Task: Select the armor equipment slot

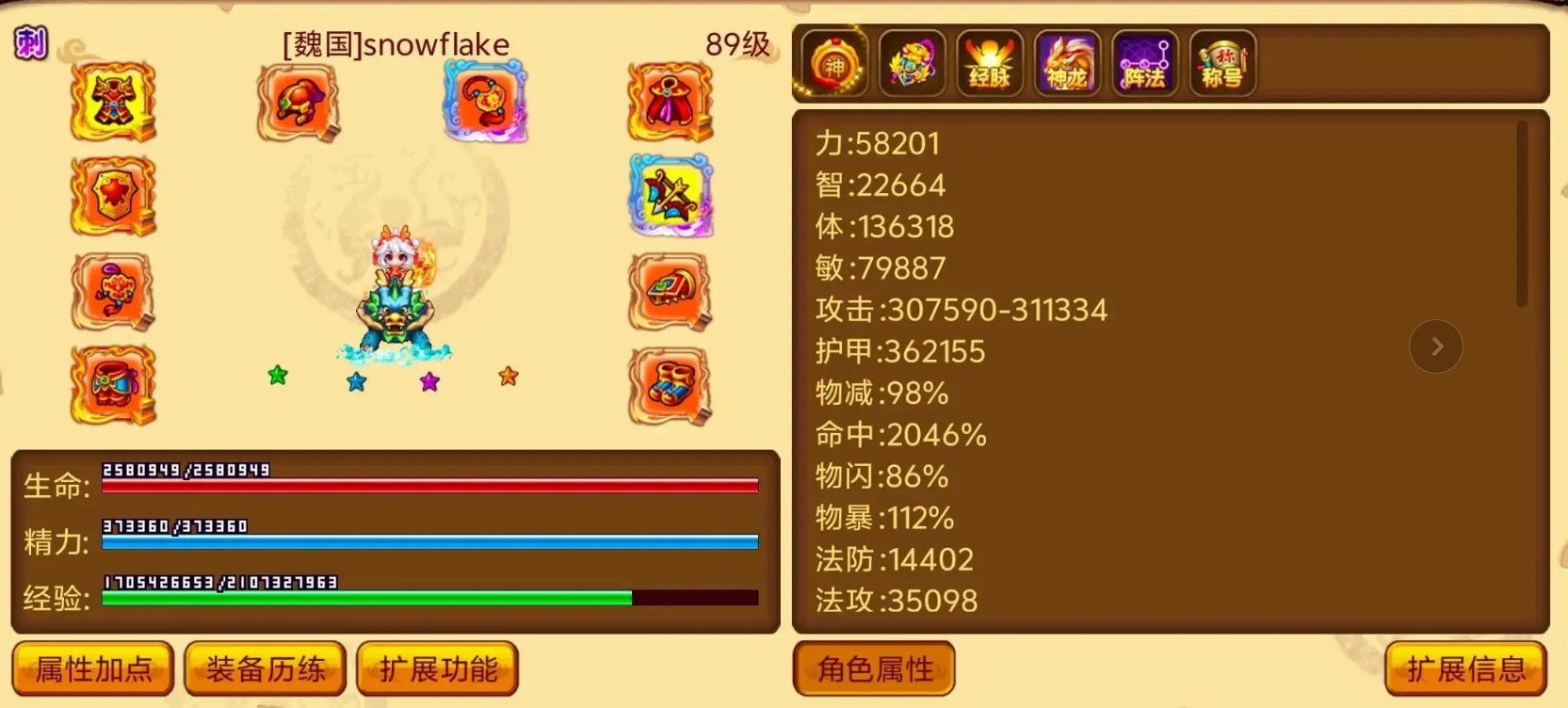Action: (112, 102)
